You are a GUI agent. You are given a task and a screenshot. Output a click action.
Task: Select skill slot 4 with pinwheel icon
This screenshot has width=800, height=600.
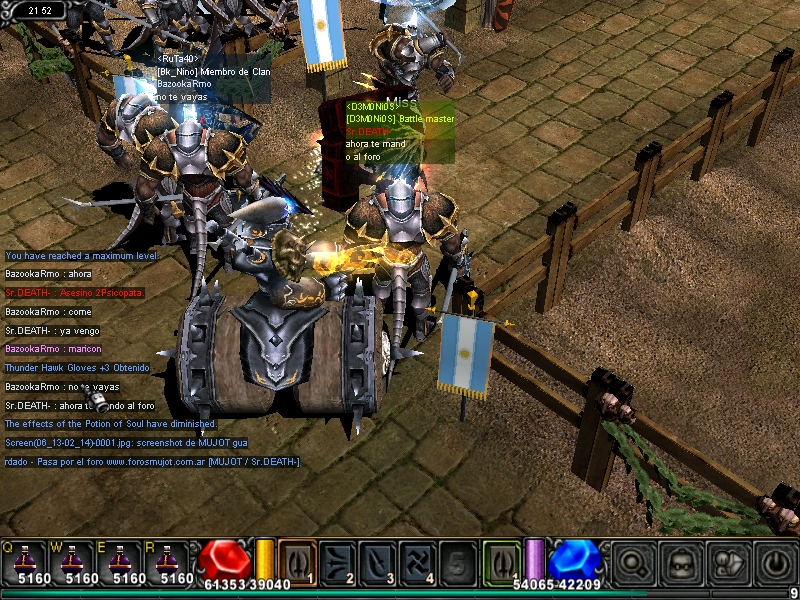click(417, 560)
